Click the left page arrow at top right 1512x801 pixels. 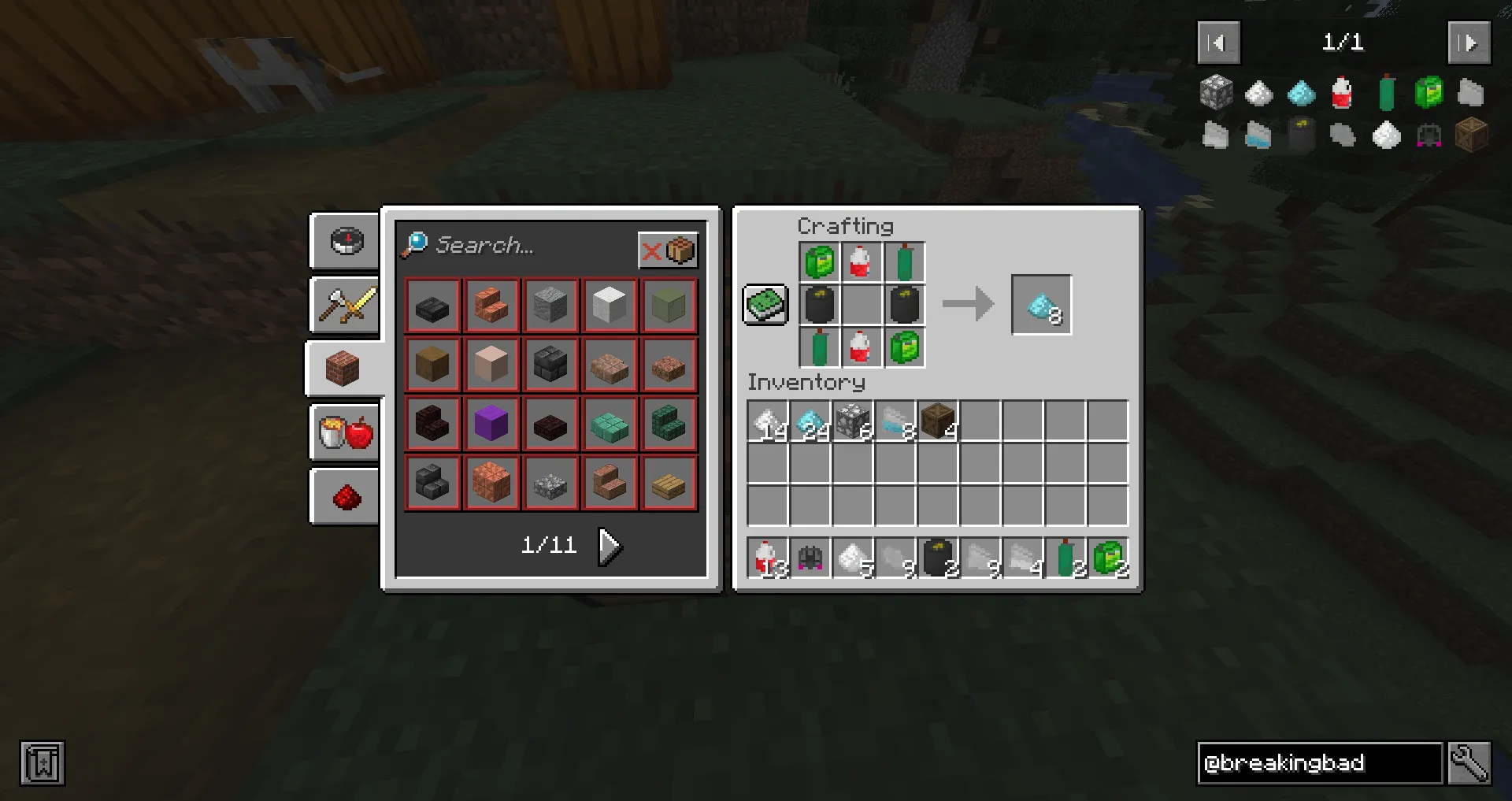coord(1218,43)
